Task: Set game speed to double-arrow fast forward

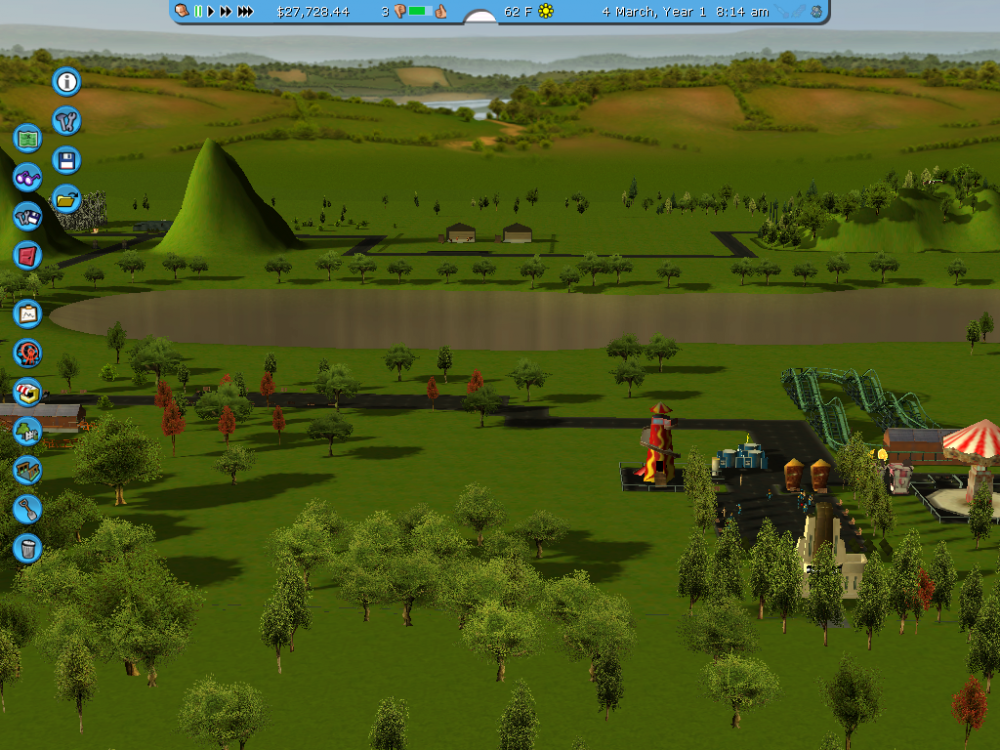Action: (226, 11)
